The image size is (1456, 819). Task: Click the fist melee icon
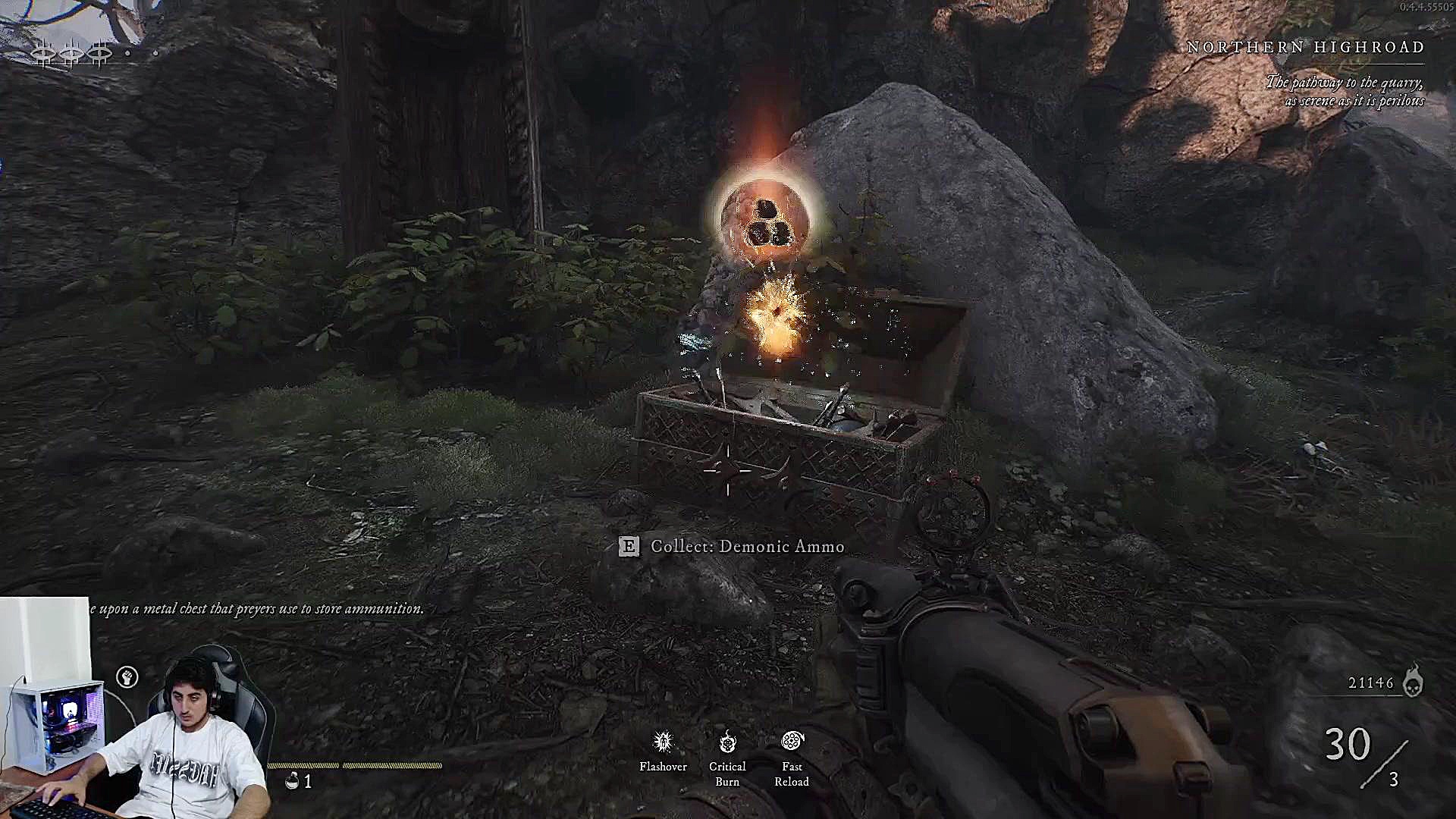(x=127, y=676)
